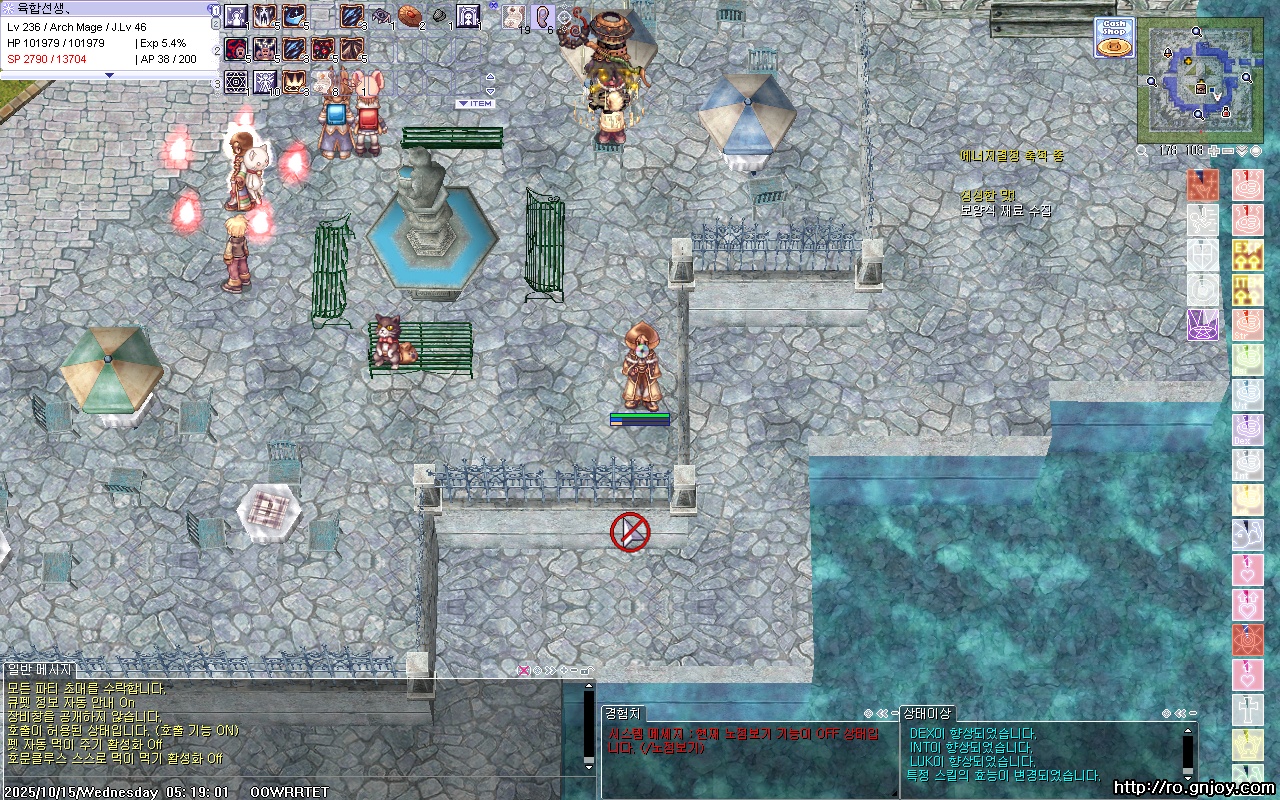
Task: Open the Cash Shop
Action: (x=1113, y=38)
